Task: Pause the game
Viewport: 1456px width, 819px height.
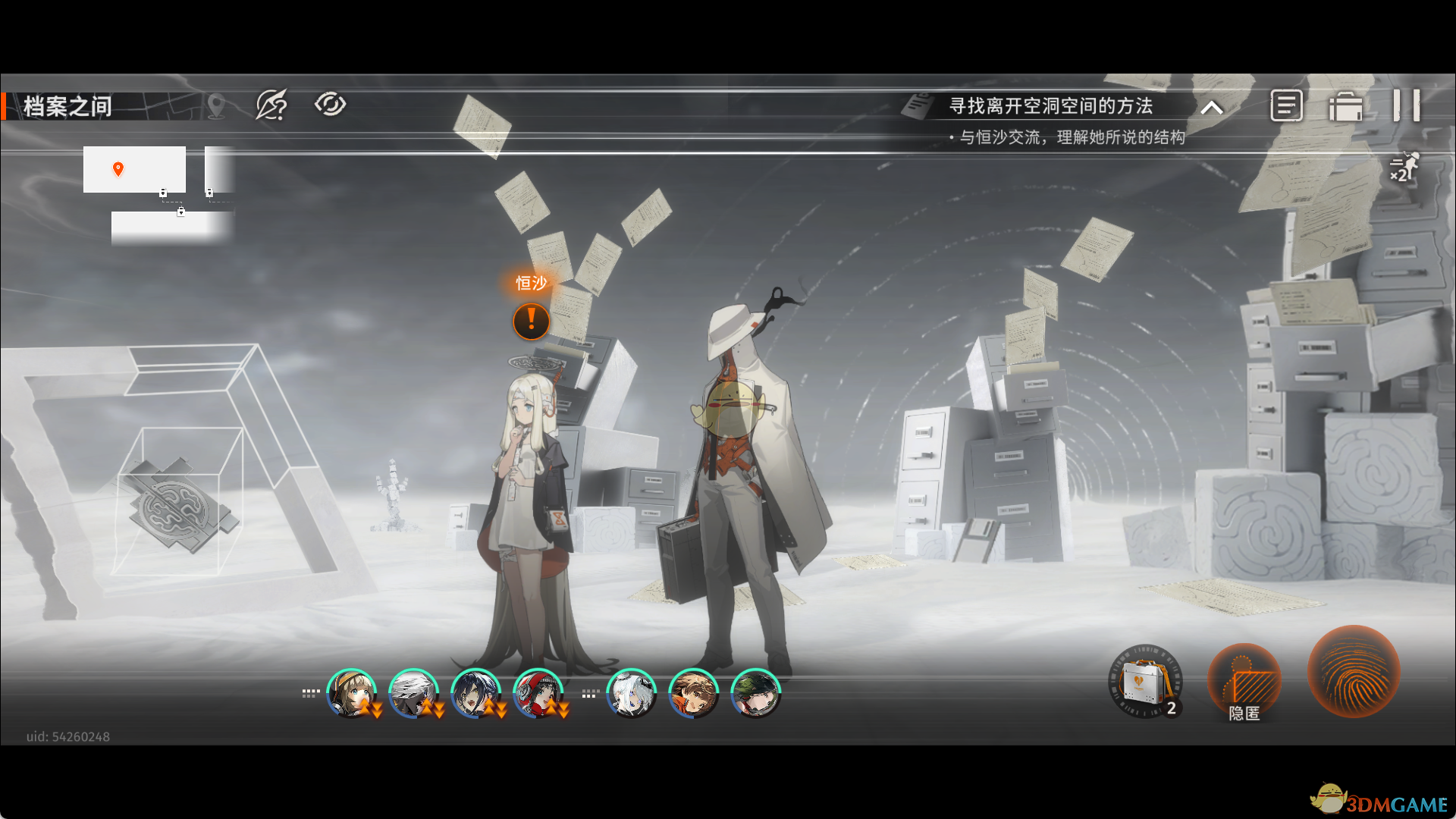Action: coord(1406,105)
